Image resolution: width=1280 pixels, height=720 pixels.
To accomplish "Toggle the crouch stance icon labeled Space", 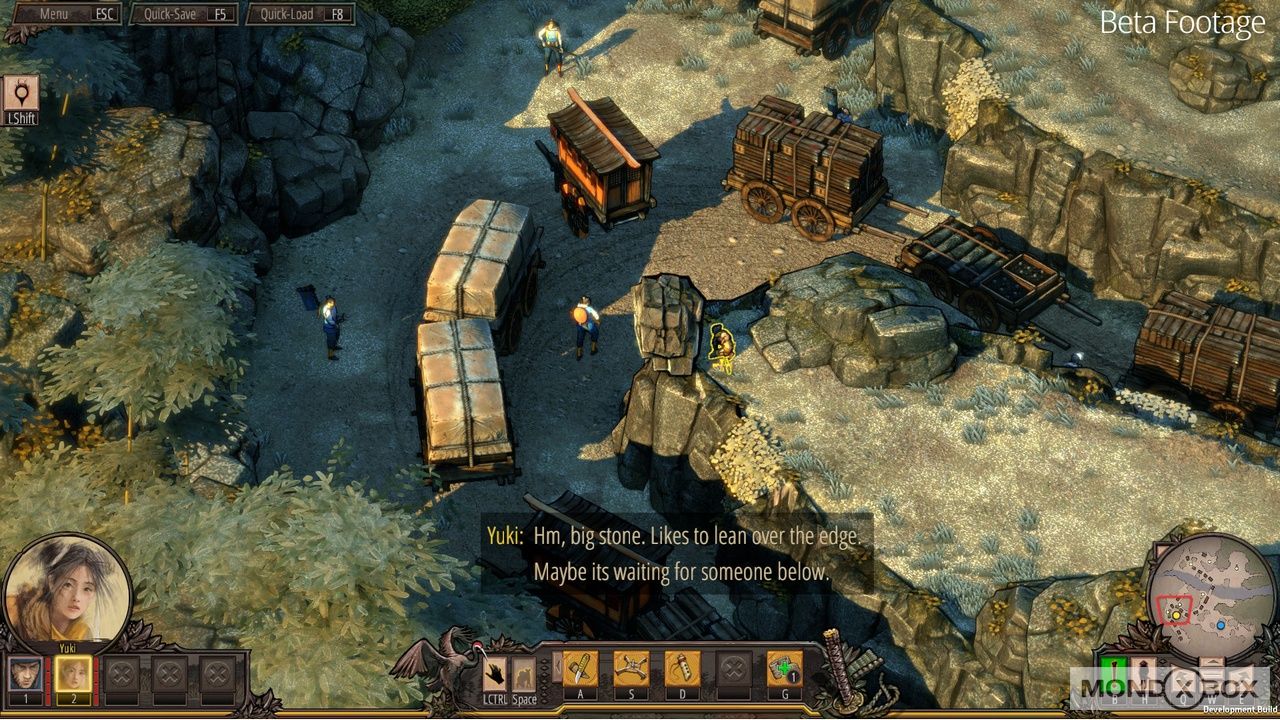I will [524, 675].
